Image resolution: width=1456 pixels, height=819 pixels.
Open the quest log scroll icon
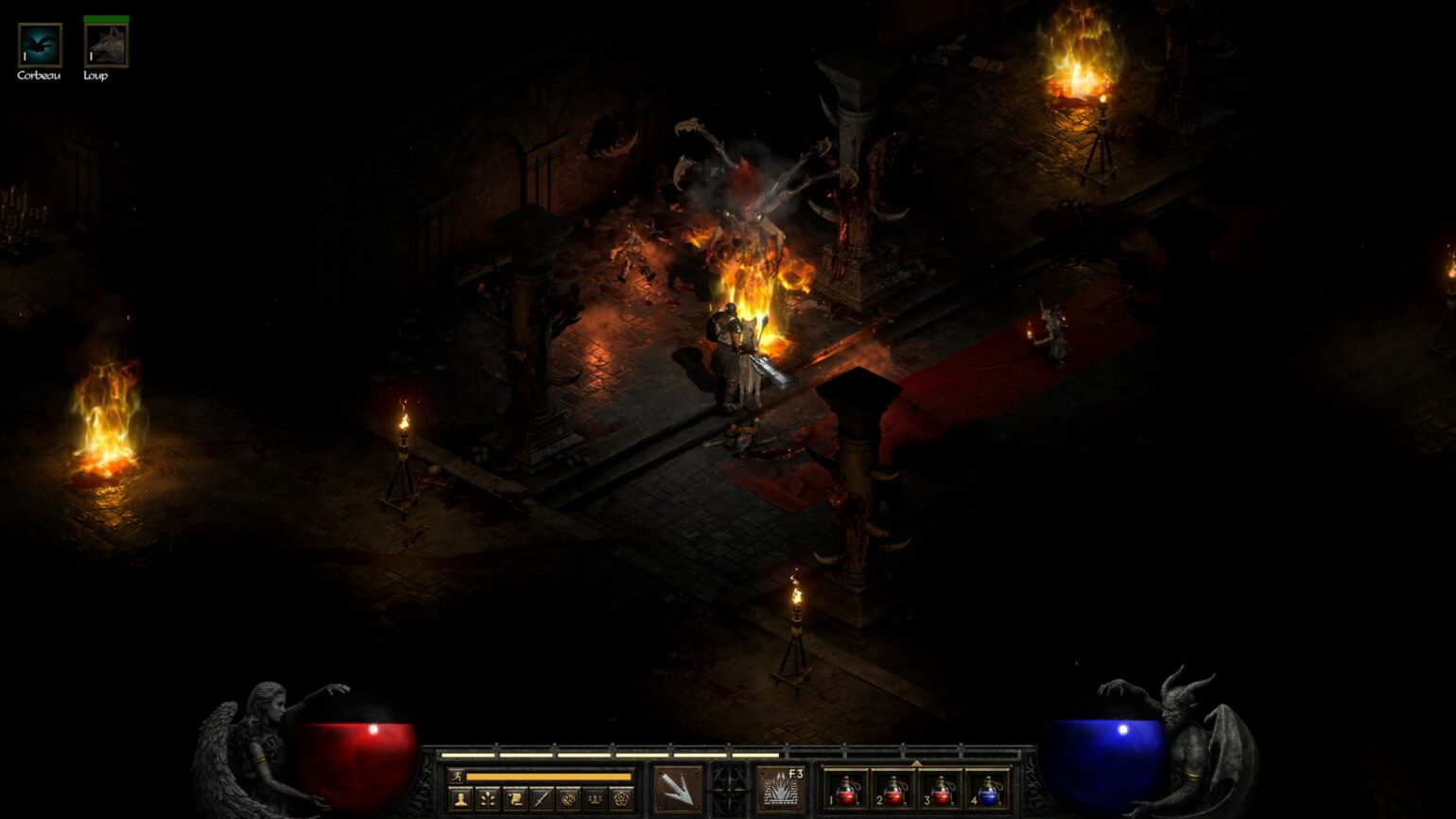point(513,799)
